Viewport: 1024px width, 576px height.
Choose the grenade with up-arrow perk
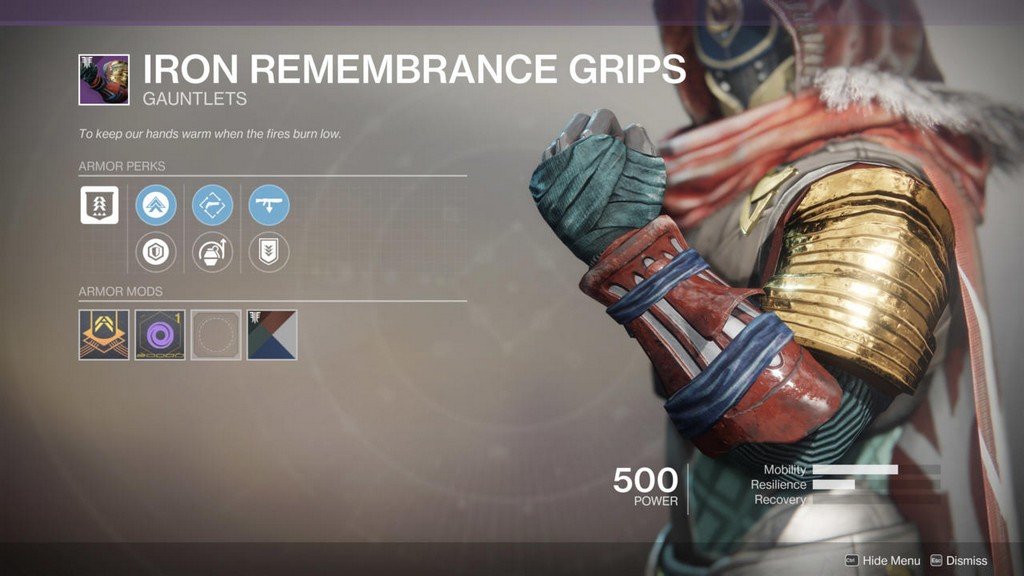(x=212, y=252)
